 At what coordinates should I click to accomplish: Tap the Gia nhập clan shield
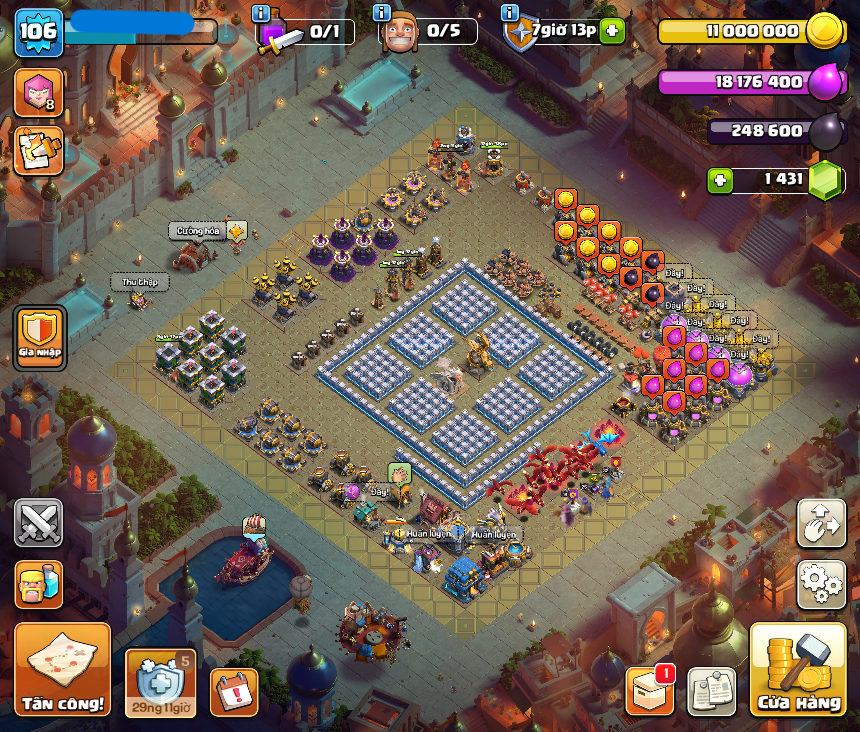point(40,337)
